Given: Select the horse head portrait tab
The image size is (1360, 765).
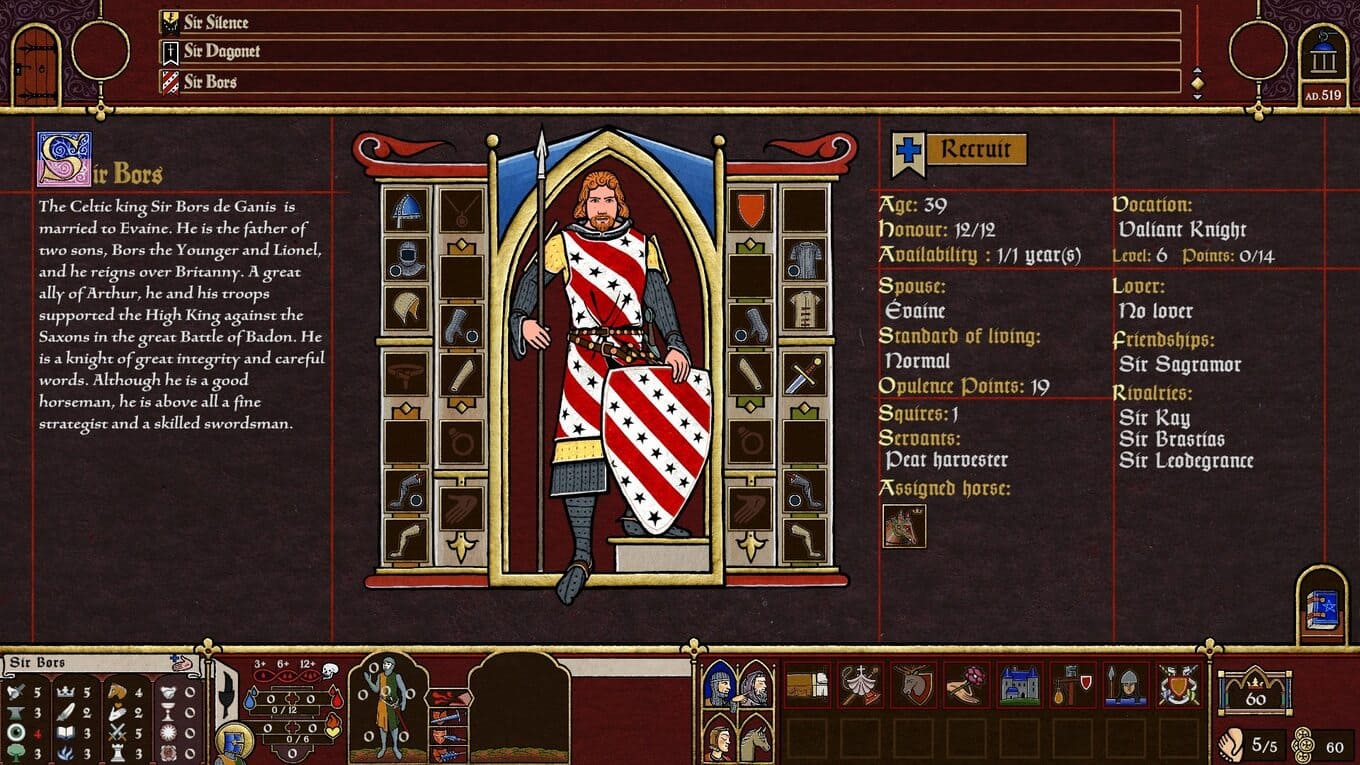Looking at the screenshot, I should tap(756, 738).
